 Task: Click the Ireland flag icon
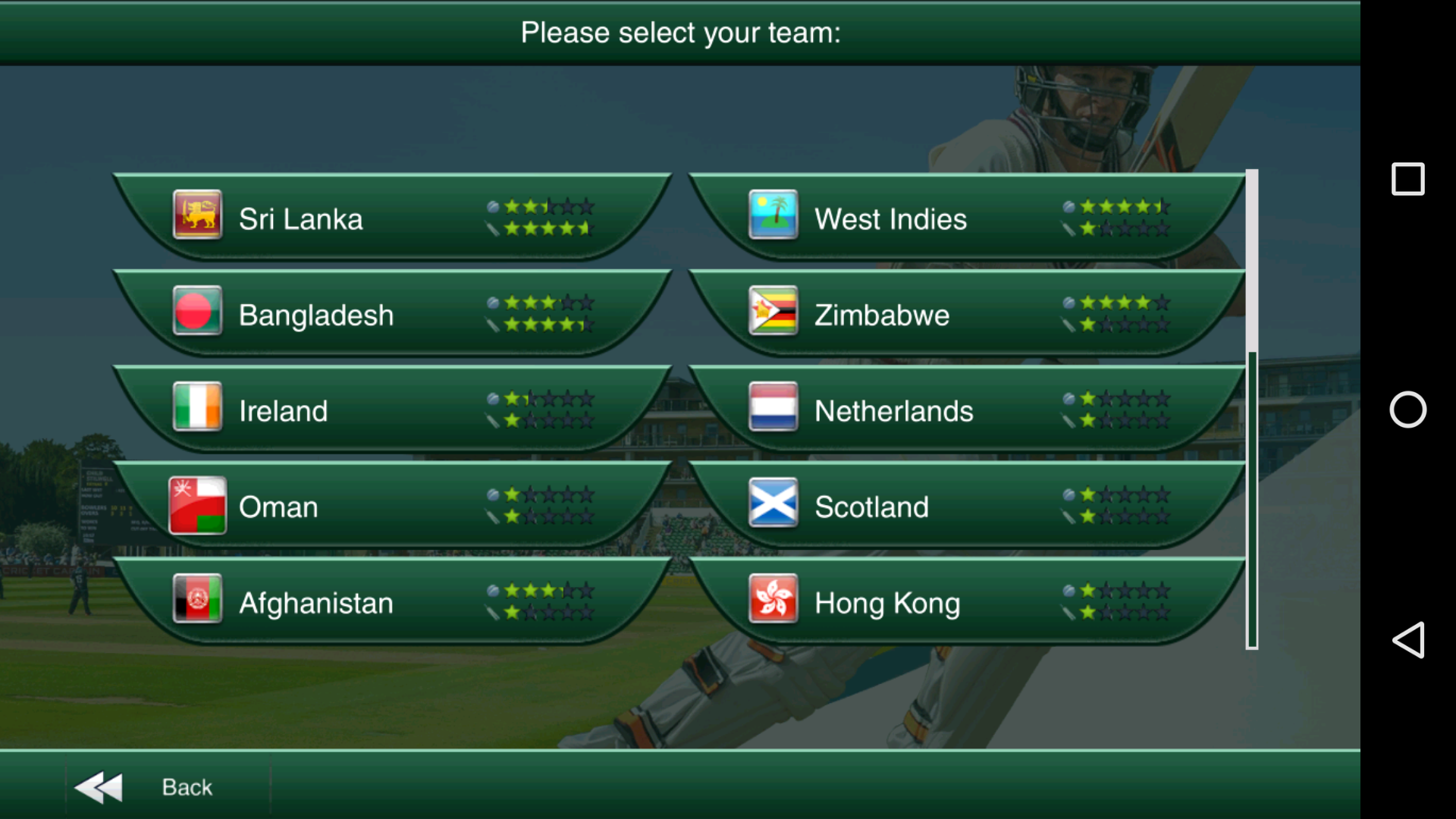[197, 410]
